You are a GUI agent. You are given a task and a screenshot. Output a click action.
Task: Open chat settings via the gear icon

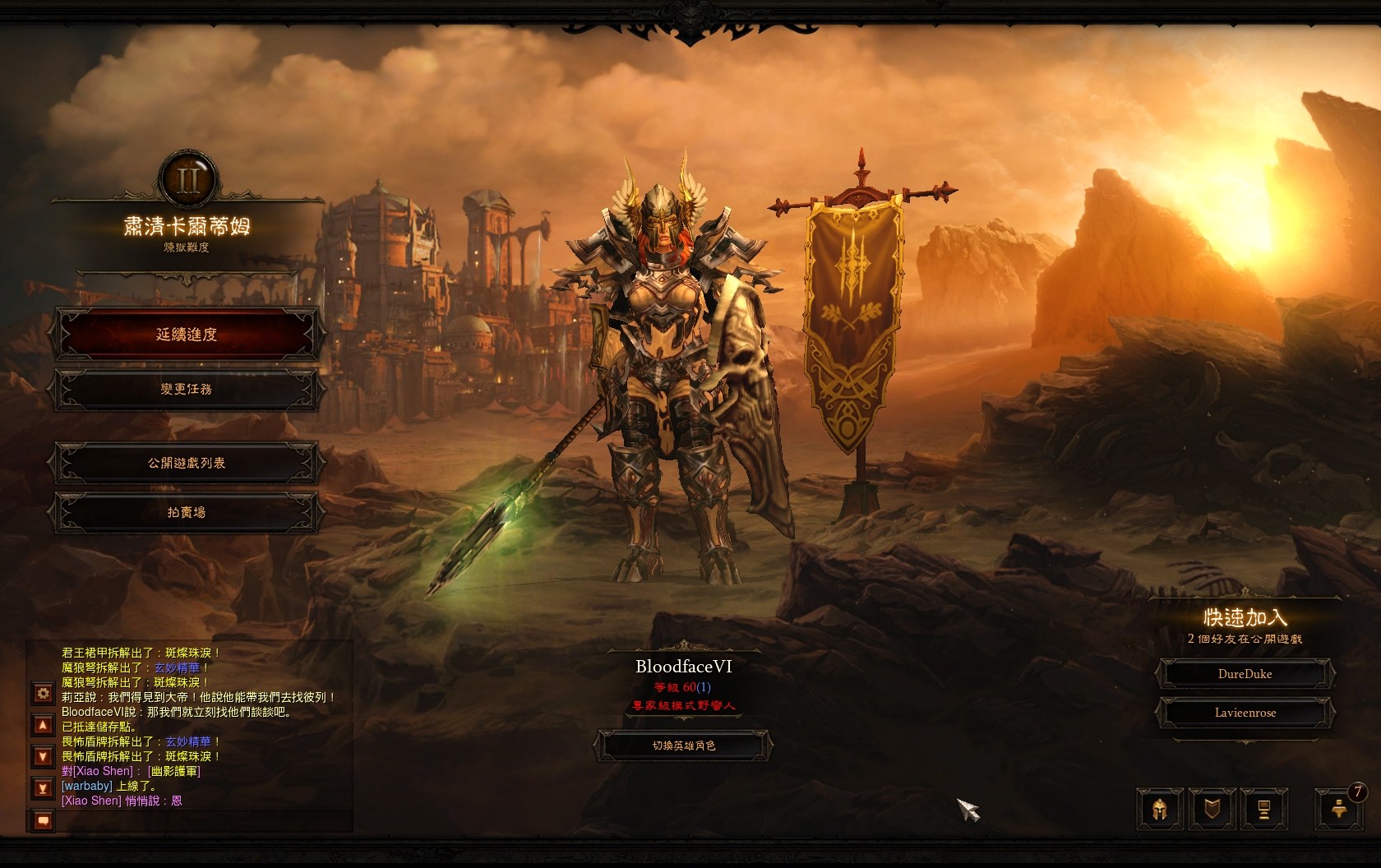point(43,694)
